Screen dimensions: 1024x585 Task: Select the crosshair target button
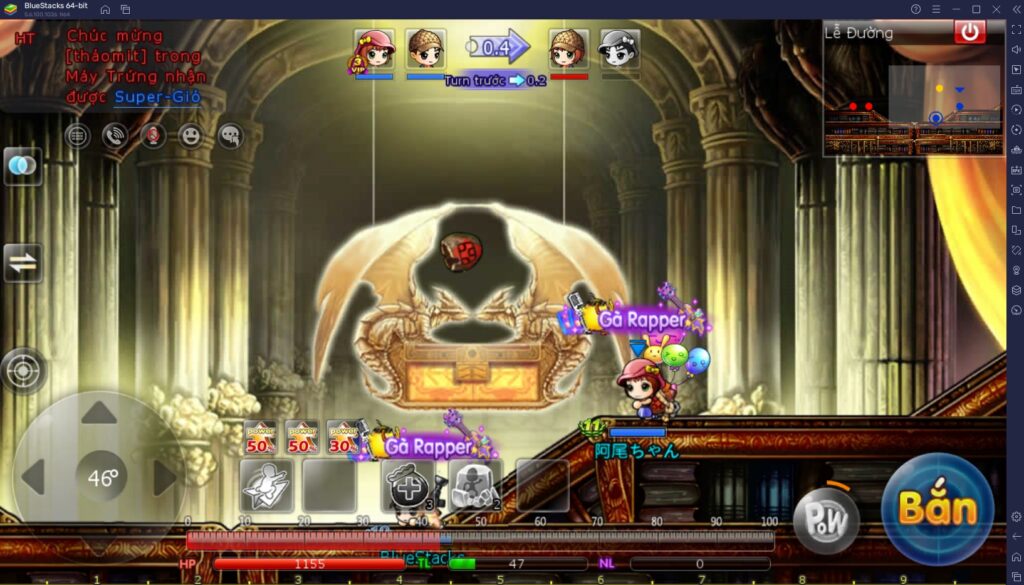[x=22, y=371]
